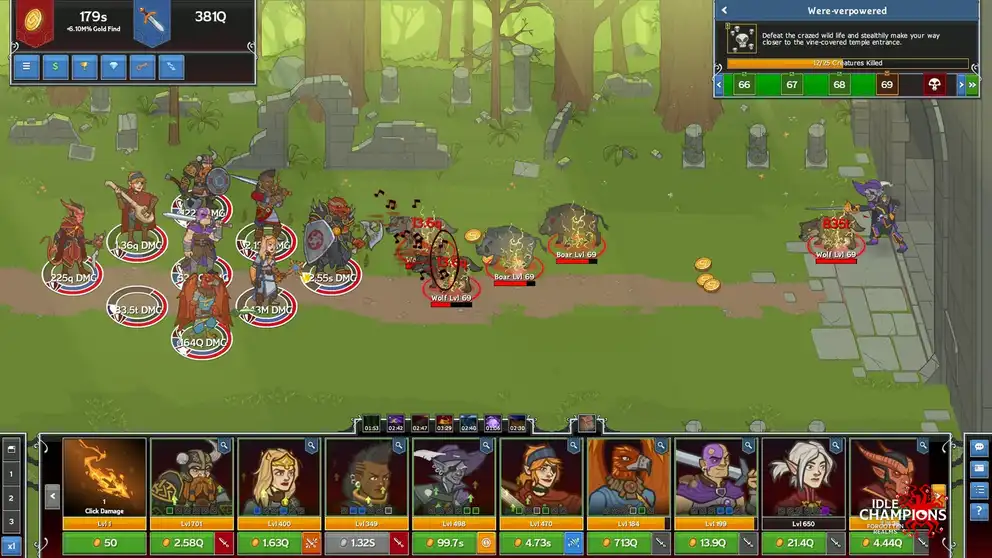Jump to area 67

[792, 85]
